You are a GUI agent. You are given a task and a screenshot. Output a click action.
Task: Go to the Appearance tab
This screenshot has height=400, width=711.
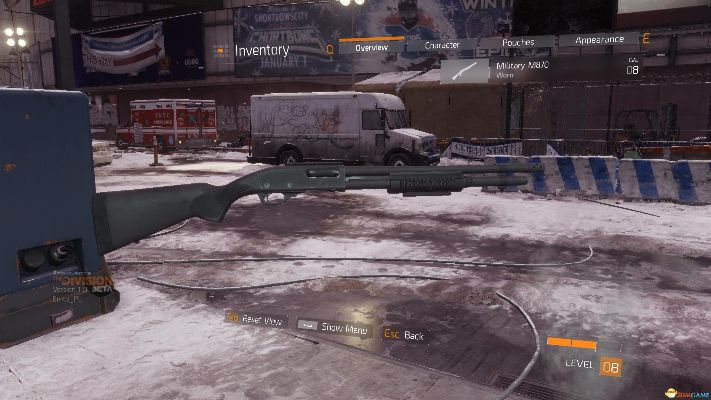(598, 41)
